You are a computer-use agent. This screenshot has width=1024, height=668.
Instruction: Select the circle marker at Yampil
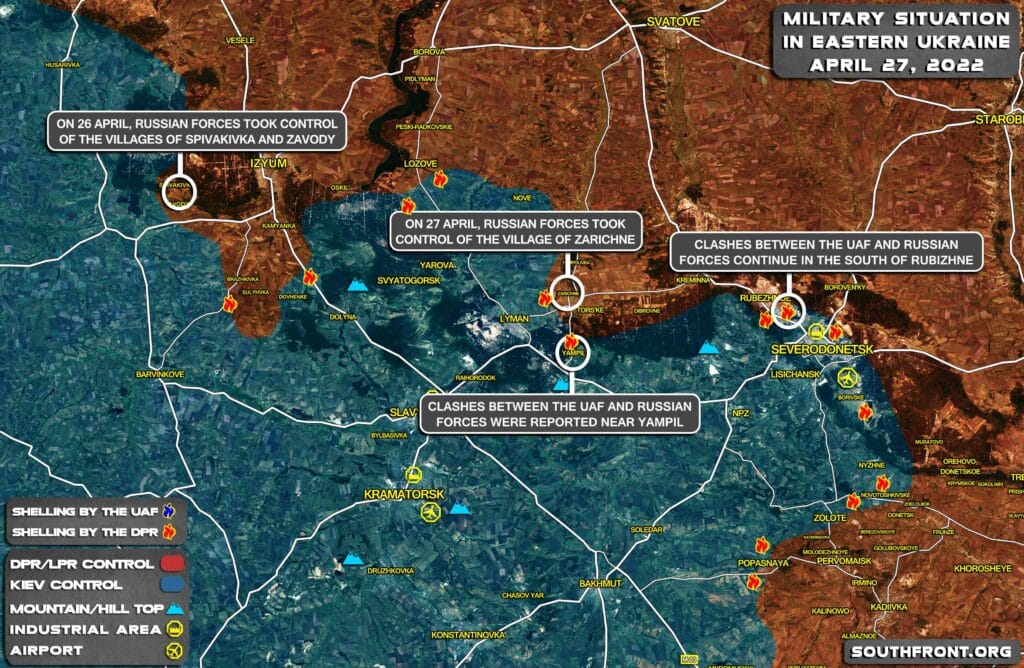tap(574, 351)
